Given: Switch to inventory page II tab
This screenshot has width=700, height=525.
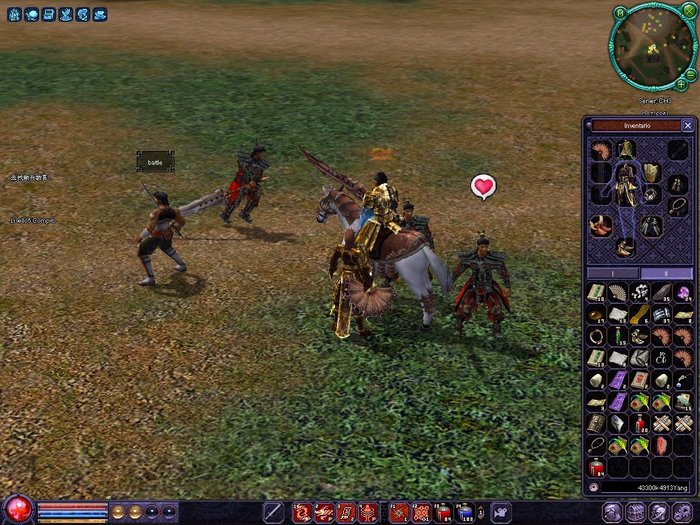Looking at the screenshot, I should tap(666, 273).
